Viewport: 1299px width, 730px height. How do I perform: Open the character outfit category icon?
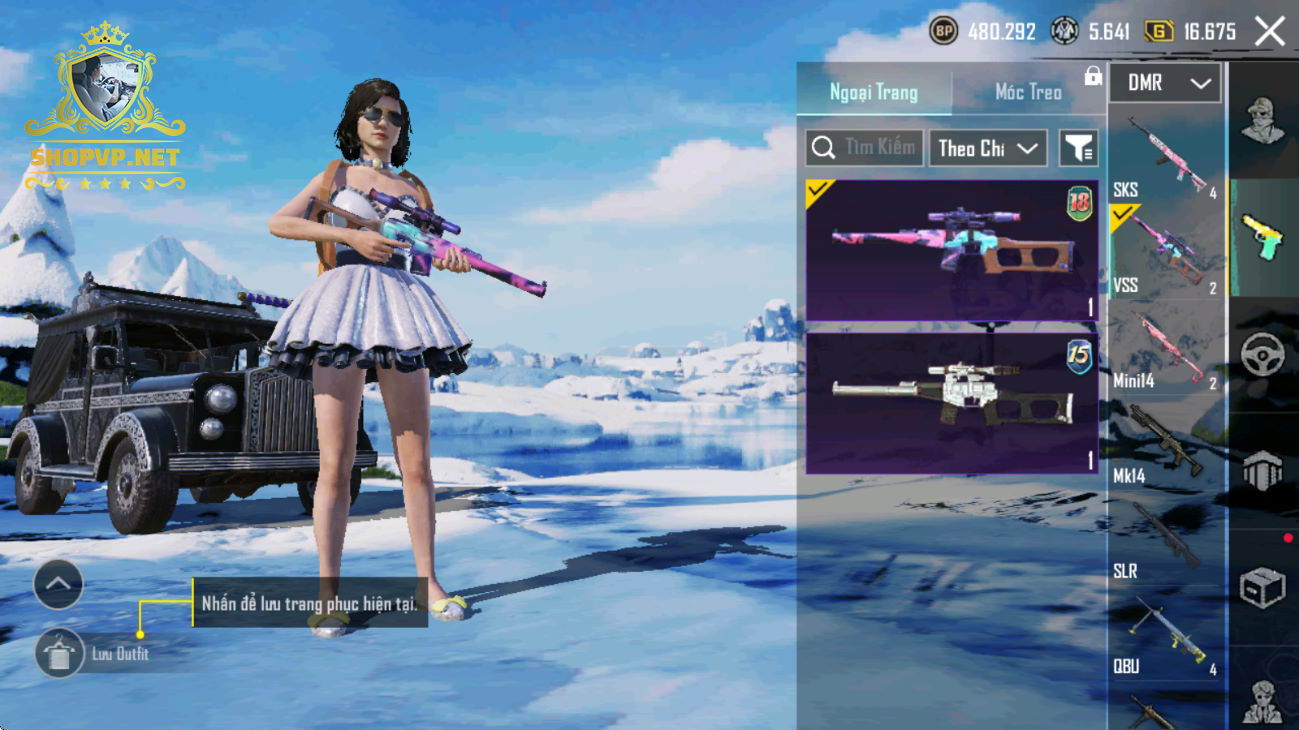point(1263,121)
